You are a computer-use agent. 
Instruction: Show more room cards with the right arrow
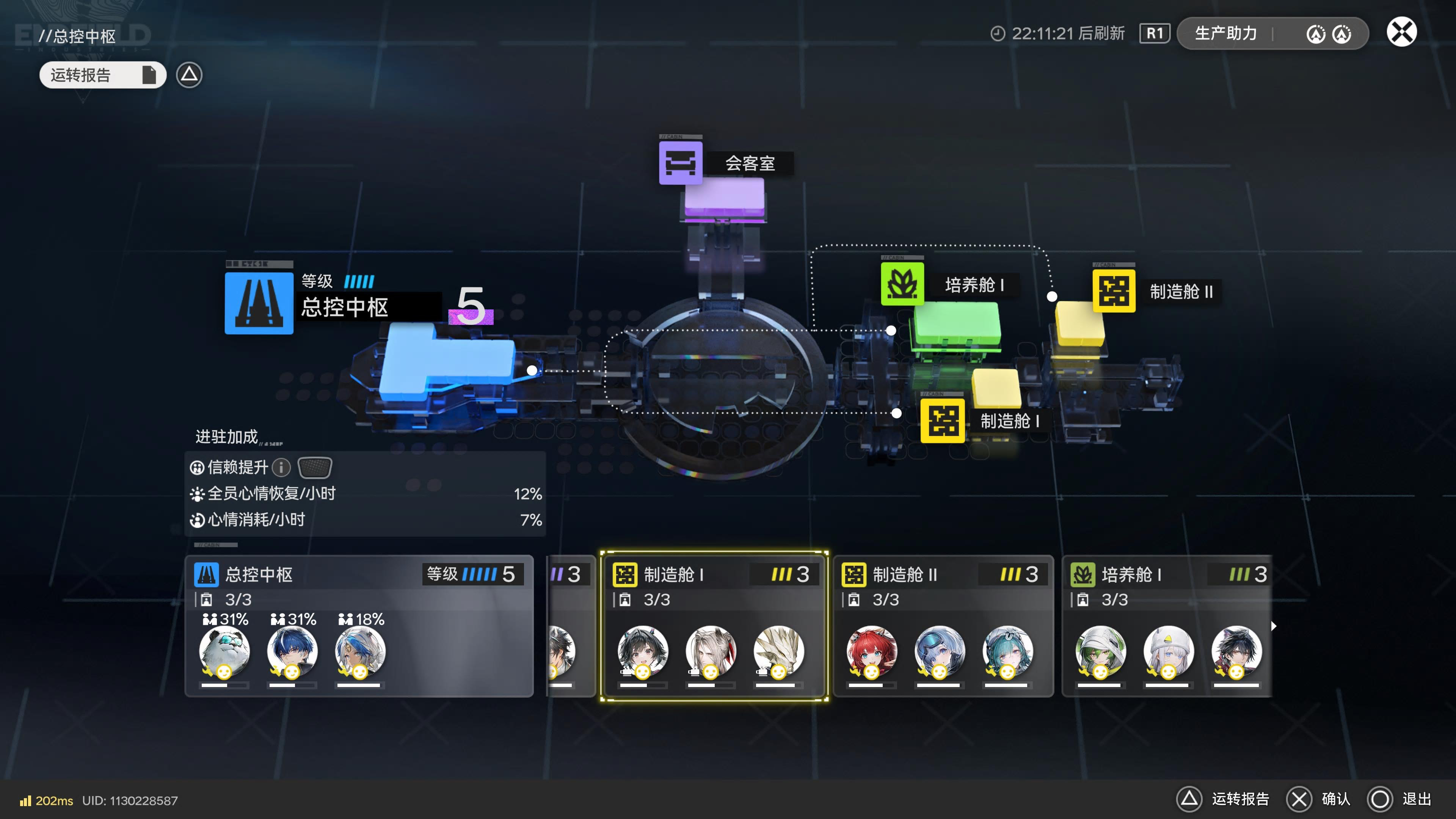1274,626
